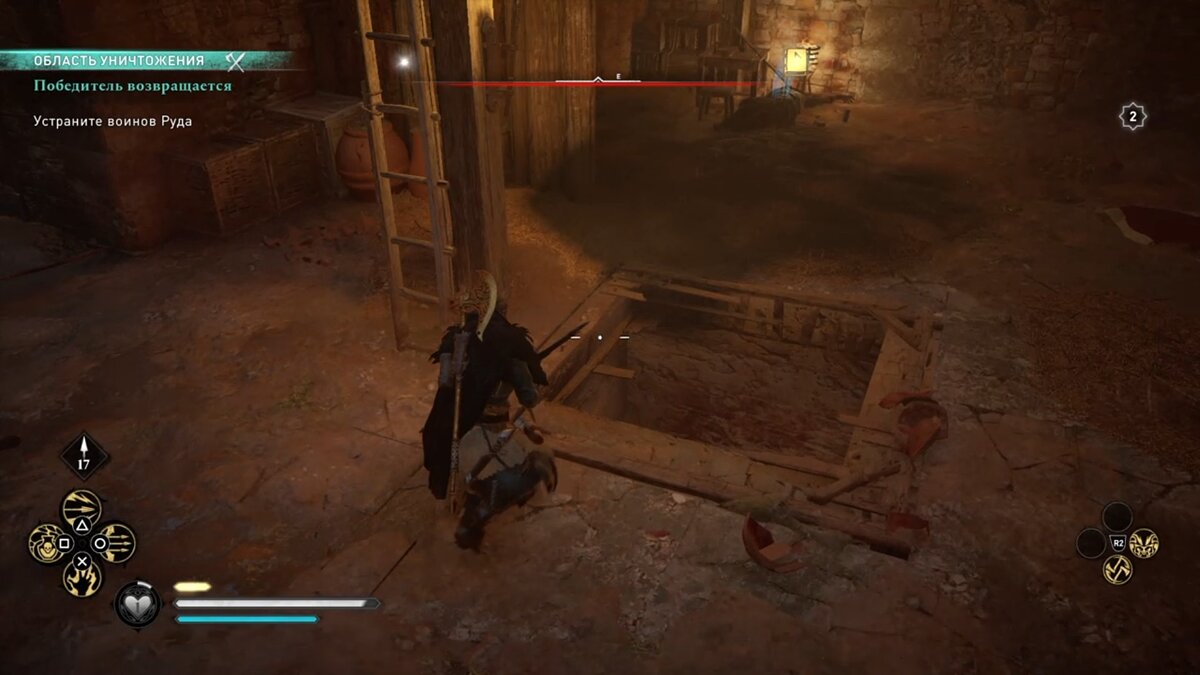Select the «Устраните воинов Руда» objective
Viewport: 1200px width, 675px height.
(x=112, y=121)
